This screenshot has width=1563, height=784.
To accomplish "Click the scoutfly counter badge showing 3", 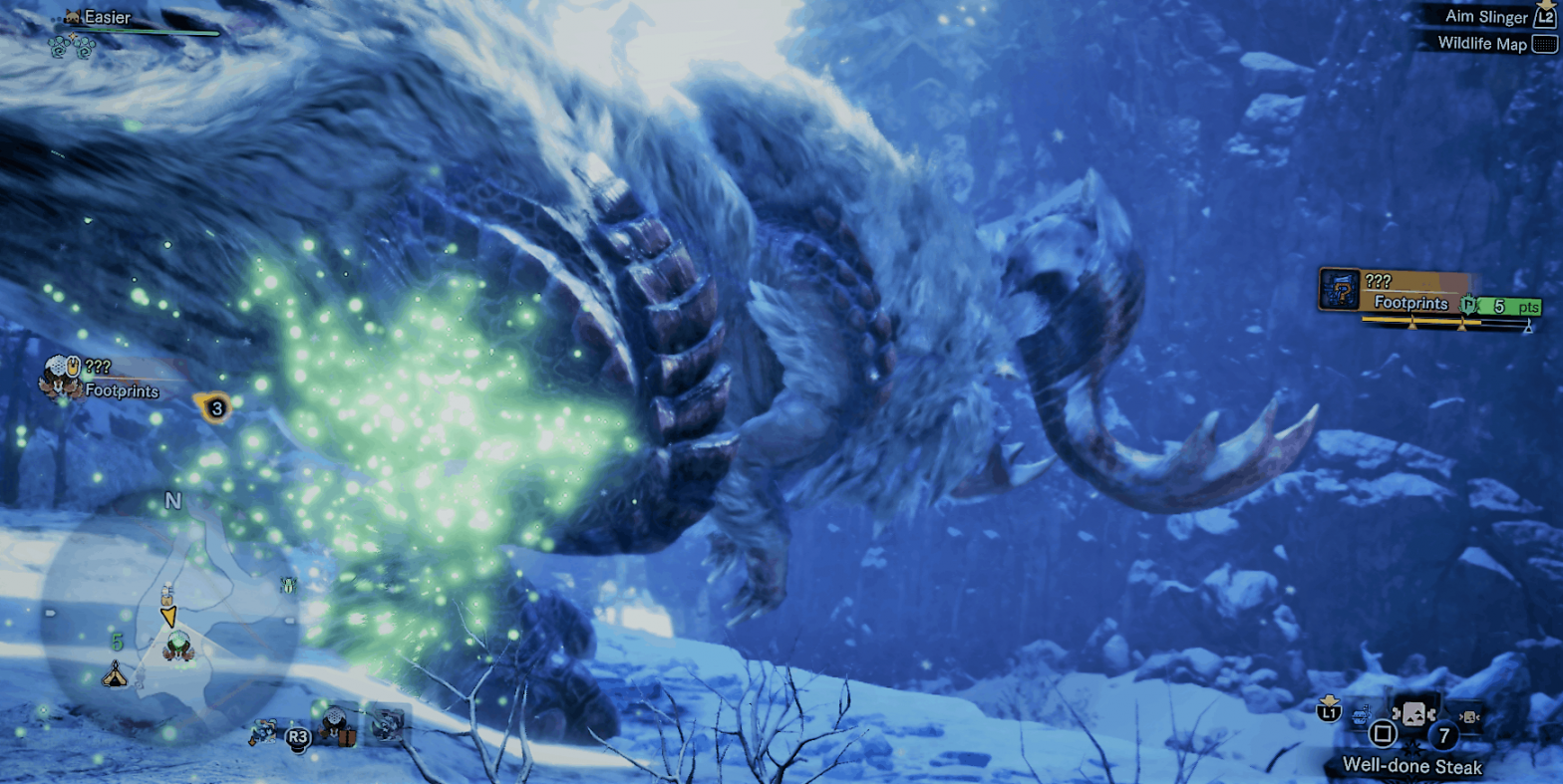I will (214, 407).
